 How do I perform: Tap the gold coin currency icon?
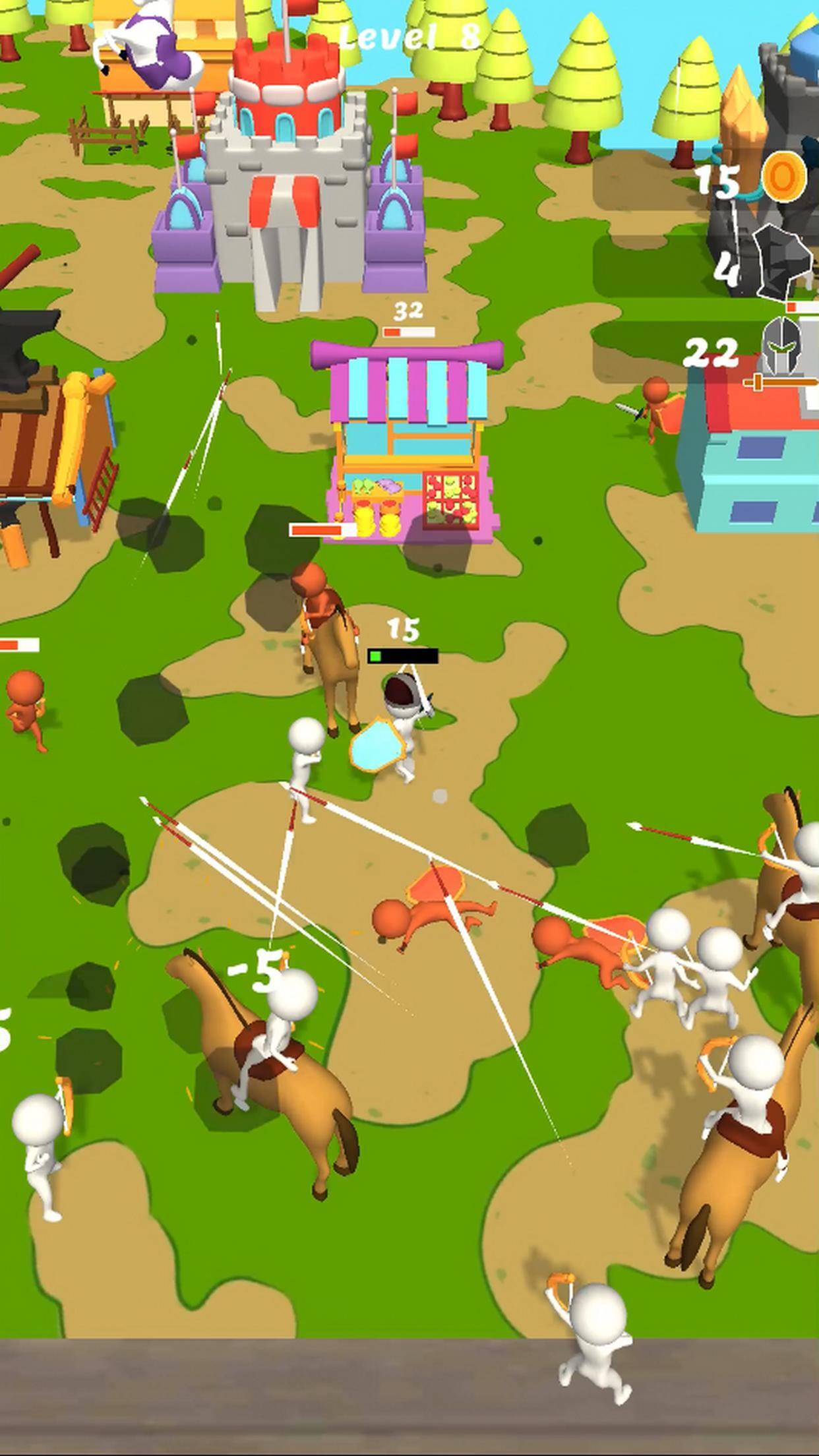click(783, 177)
